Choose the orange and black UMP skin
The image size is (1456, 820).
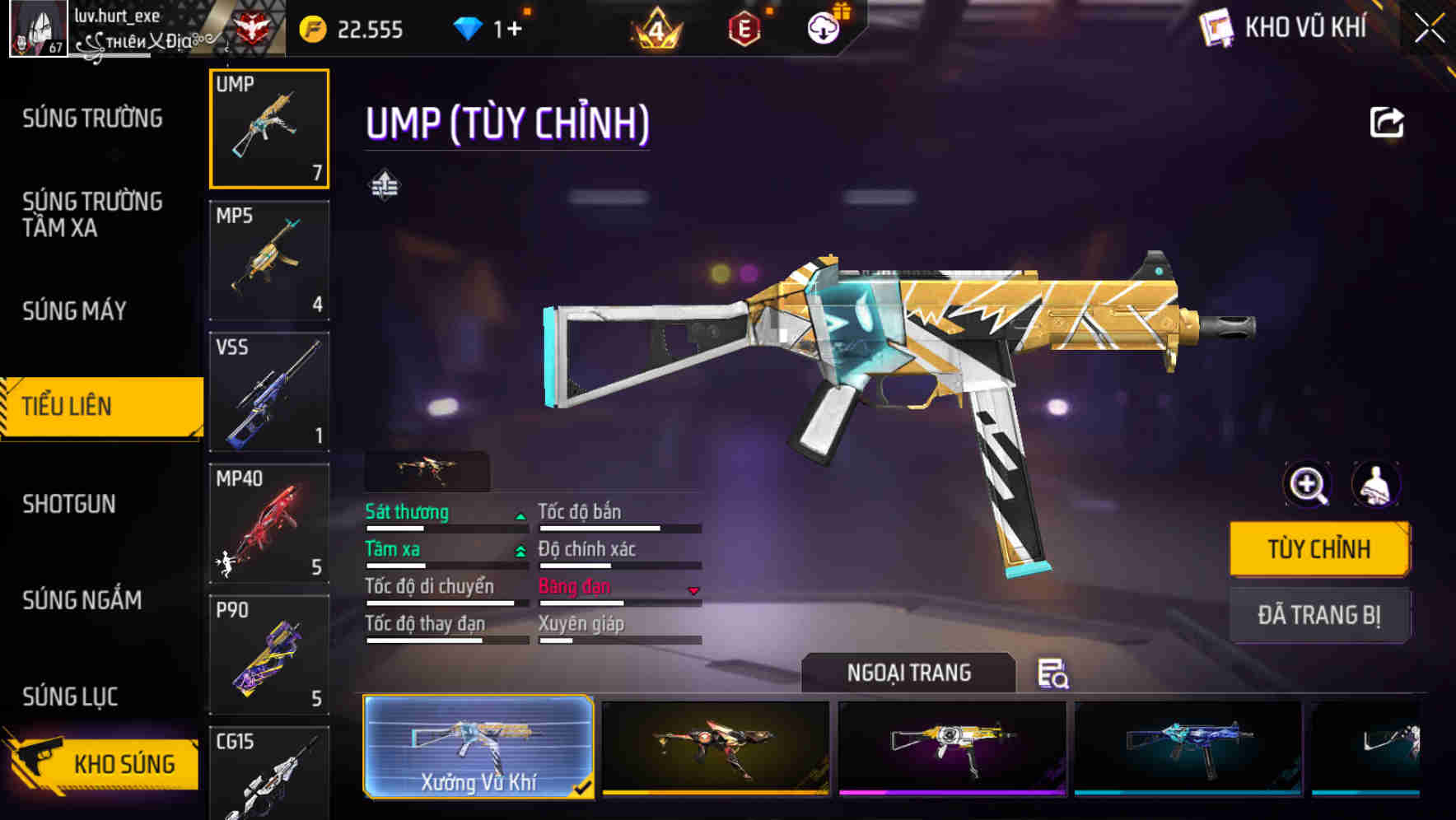716,747
